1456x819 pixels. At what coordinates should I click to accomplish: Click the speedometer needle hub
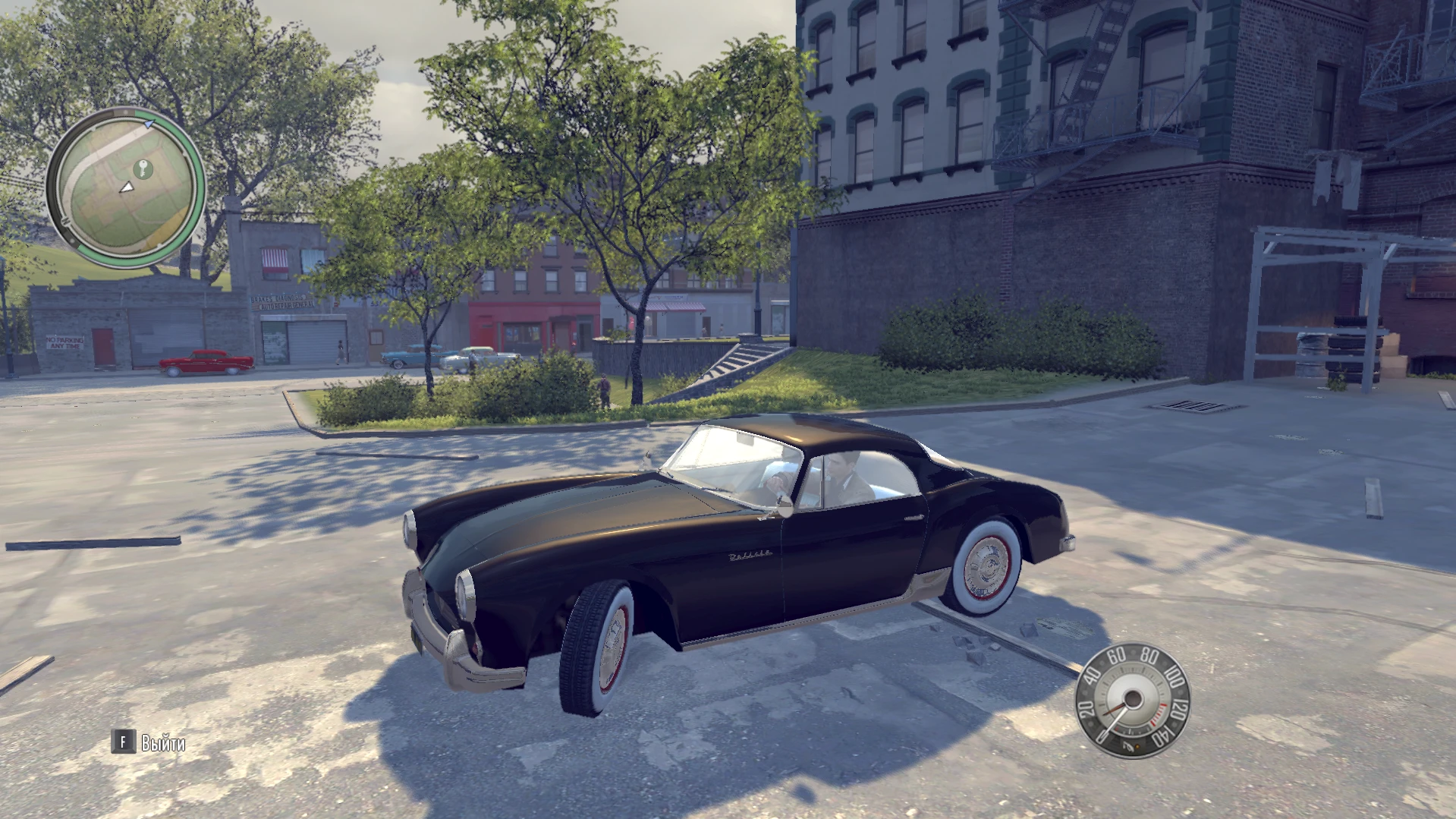click(1134, 697)
